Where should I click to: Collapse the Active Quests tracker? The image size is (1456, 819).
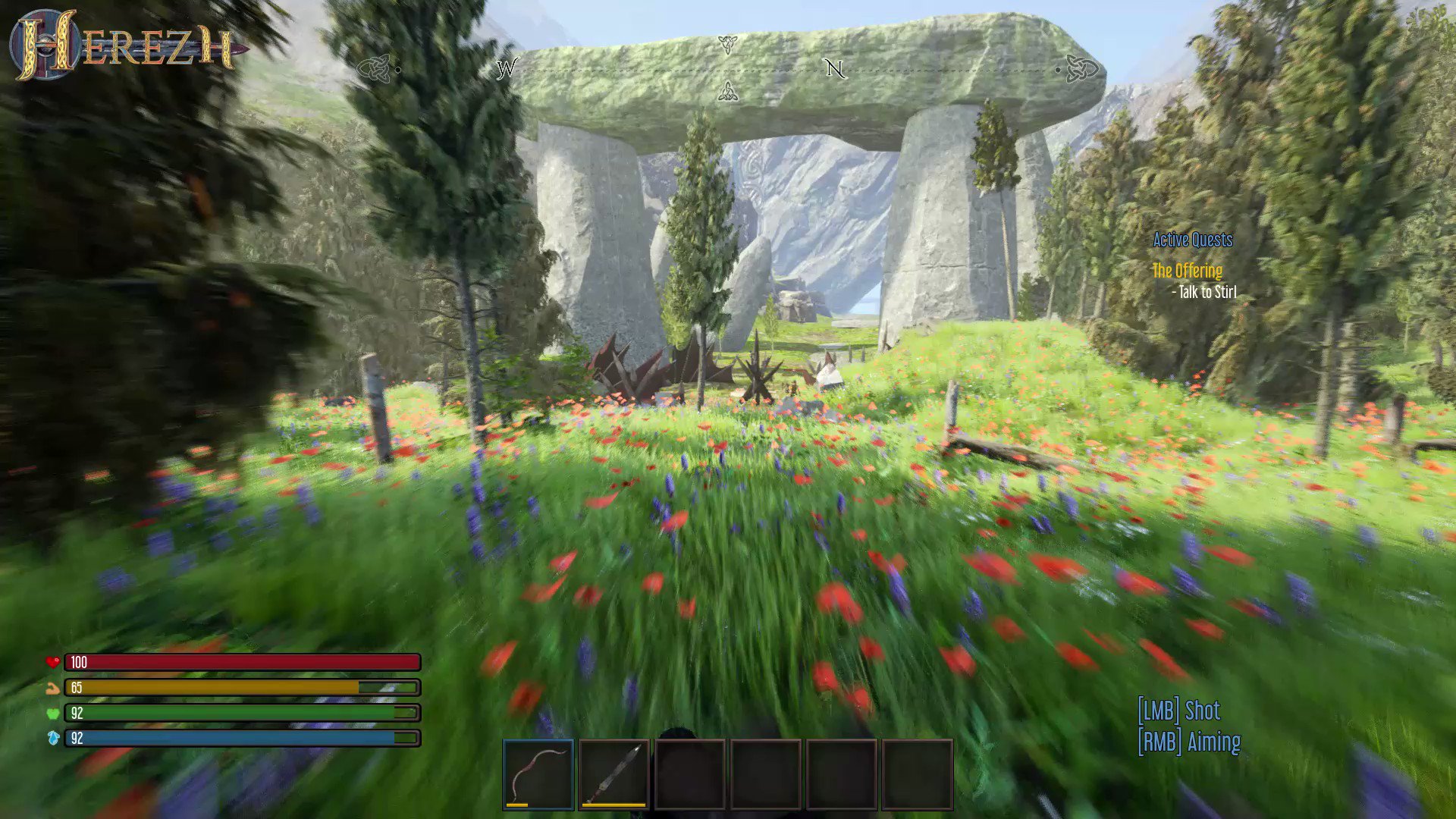1193,239
